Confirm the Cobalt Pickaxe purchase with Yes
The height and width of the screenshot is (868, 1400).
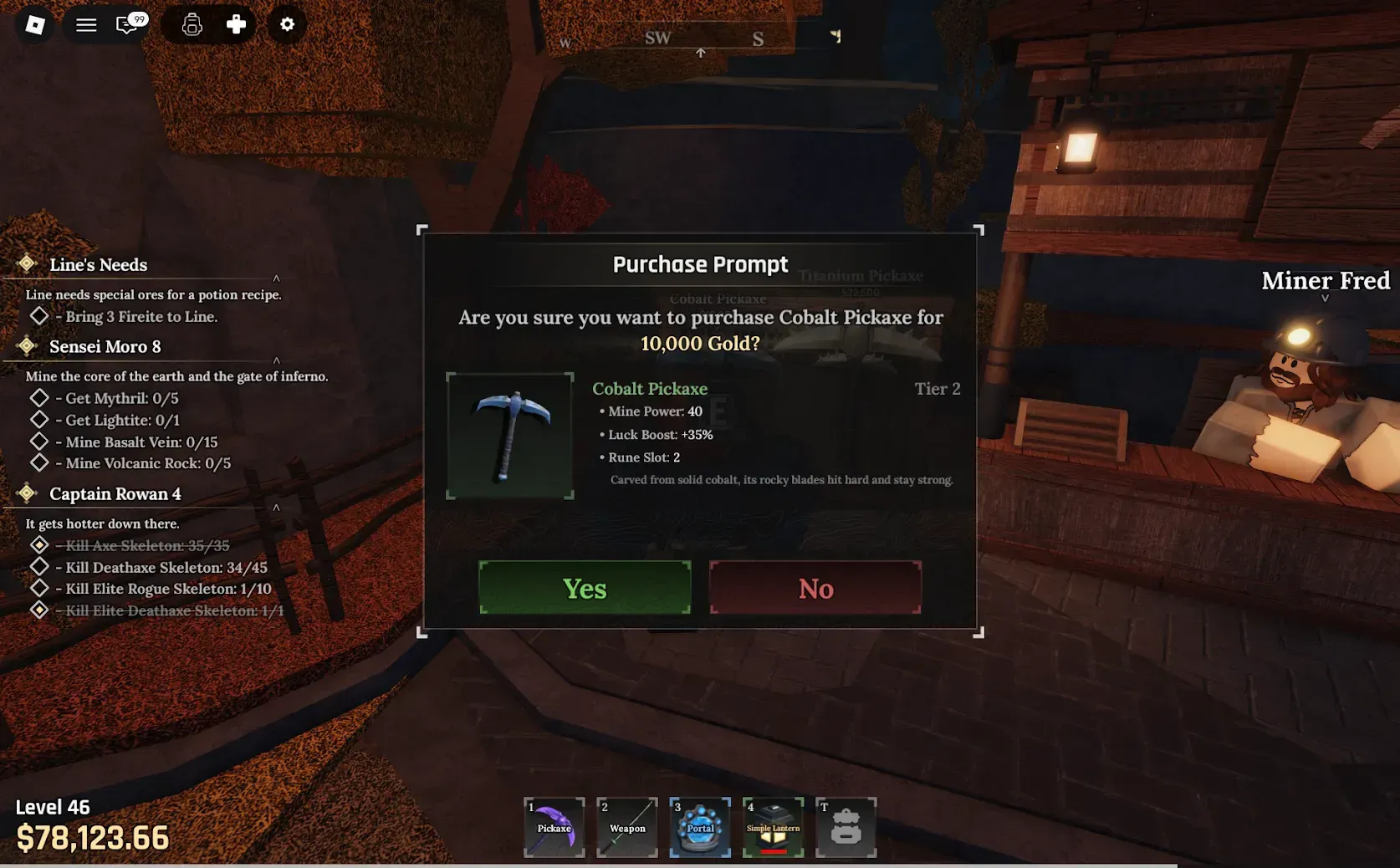click(585, 588)
